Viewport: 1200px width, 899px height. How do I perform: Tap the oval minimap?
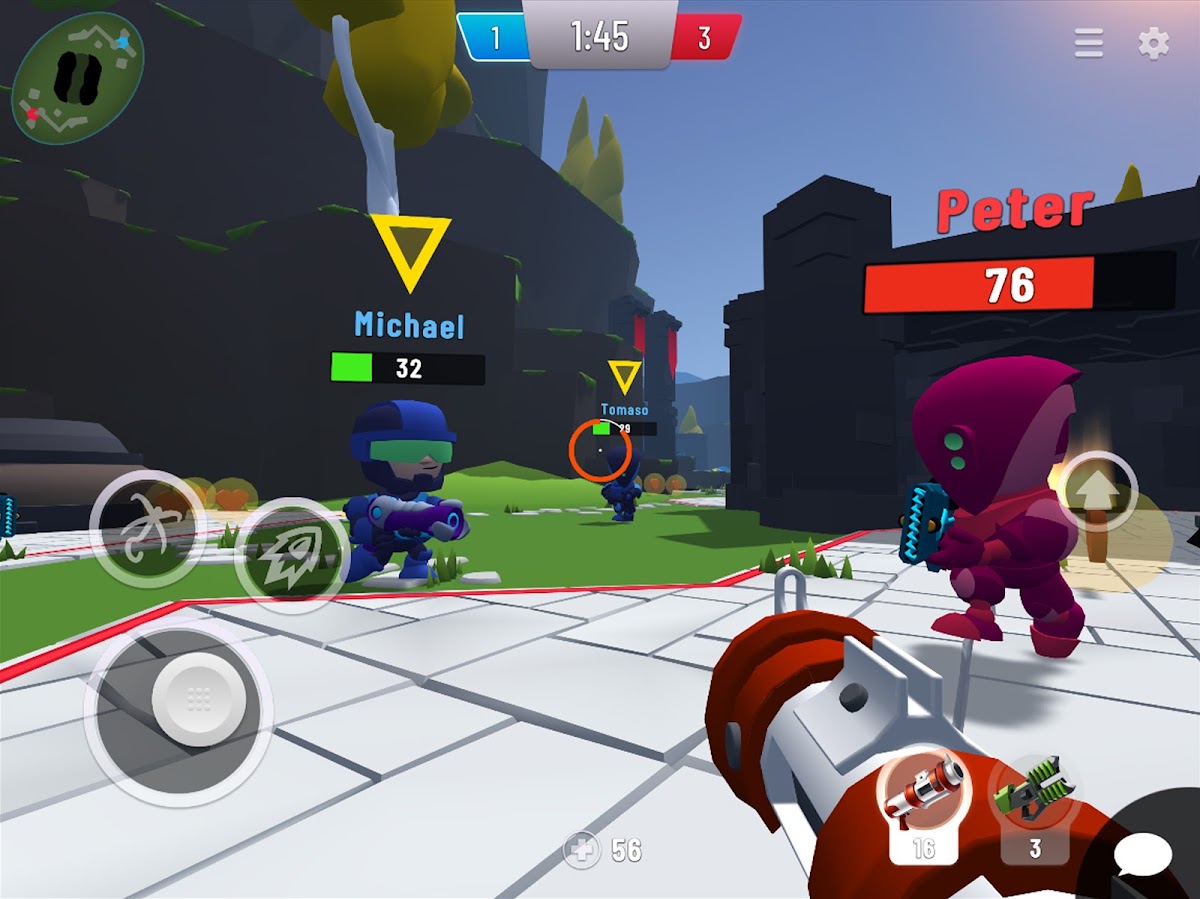78,78
